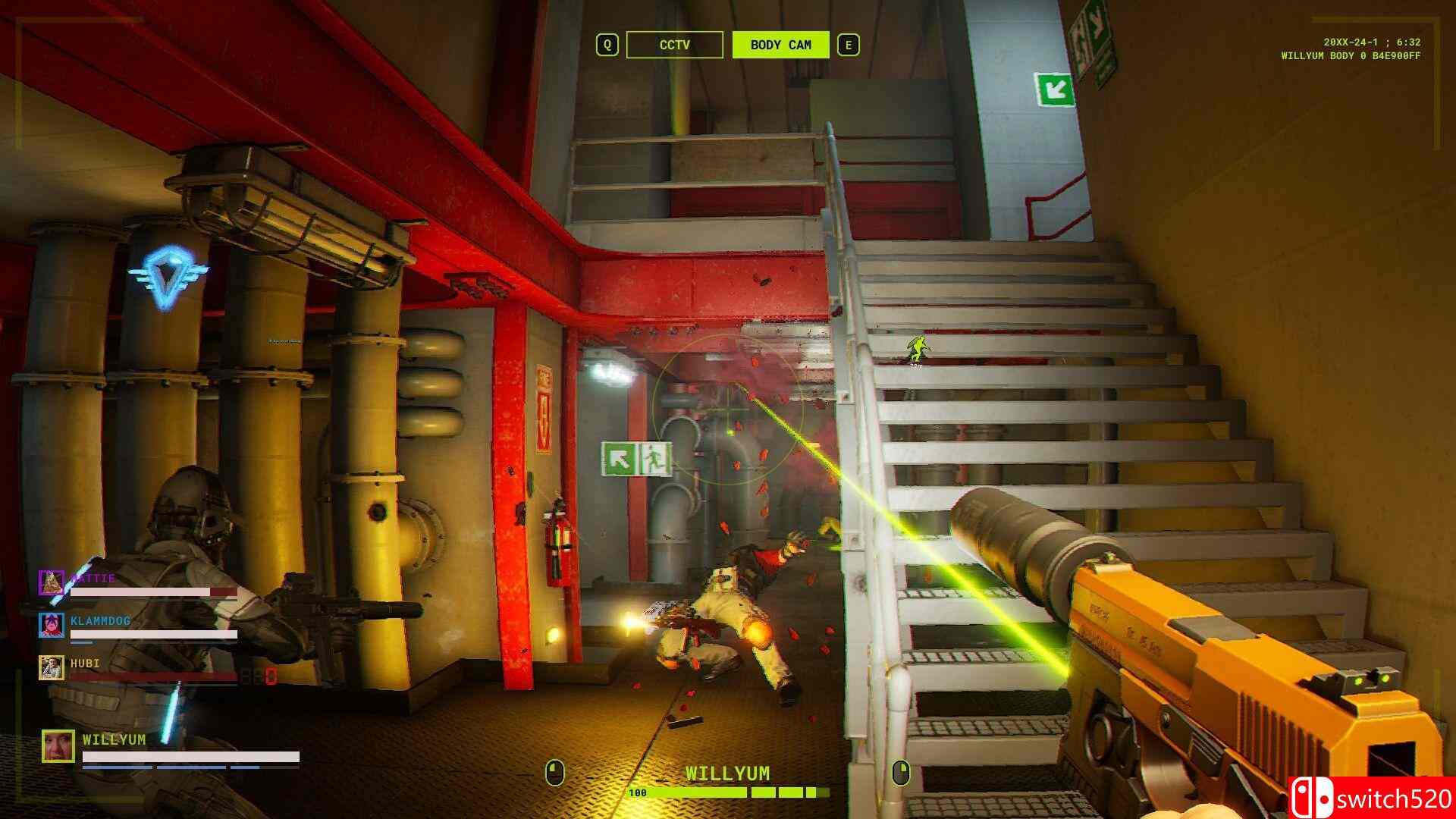The image size is (1456, 819).
Task: Select Hubi's squad member entry
Action: [x=85, y=664]
